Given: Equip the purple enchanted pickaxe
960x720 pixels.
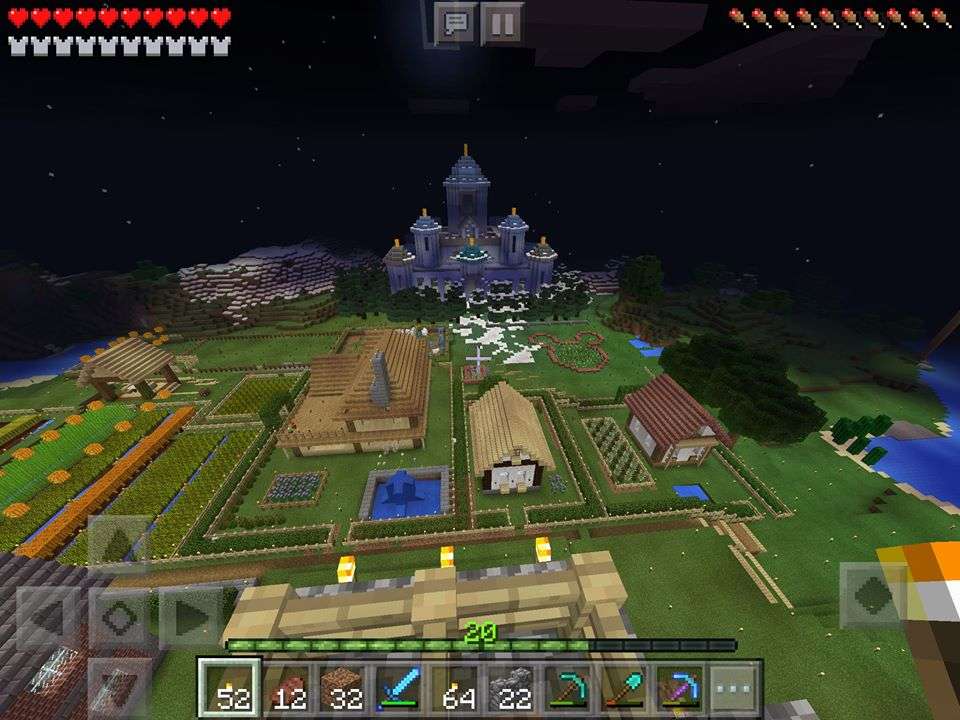Looking at the screenshot, I should tap(680, 688).
